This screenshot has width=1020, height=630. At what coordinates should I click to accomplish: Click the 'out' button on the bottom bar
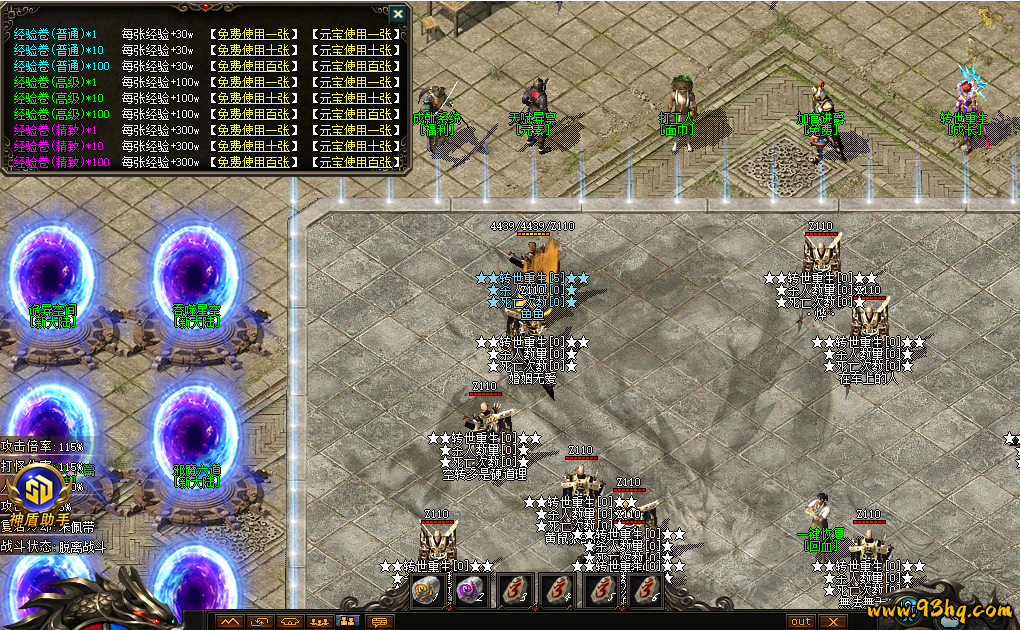click(801, 622)
